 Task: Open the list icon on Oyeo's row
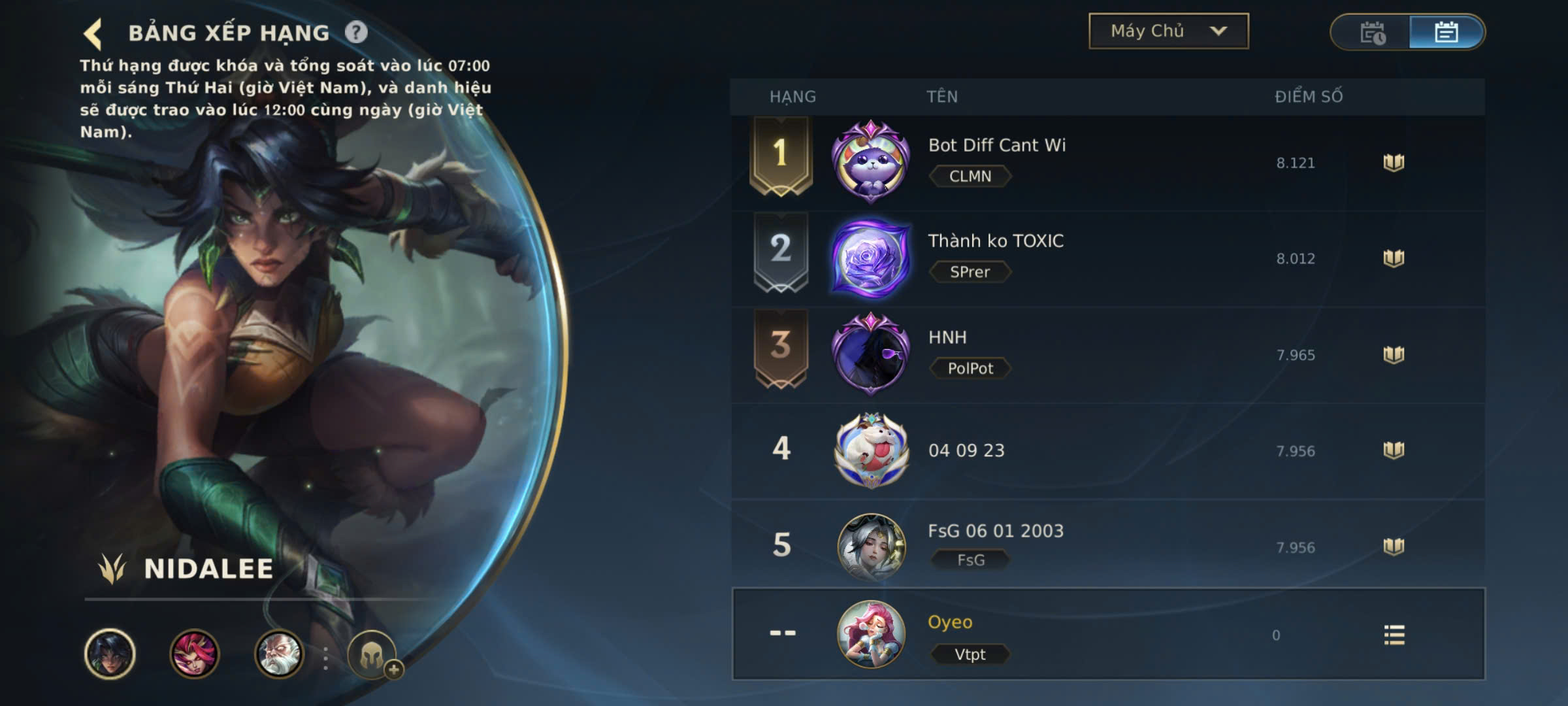(x=1394, y=635)
